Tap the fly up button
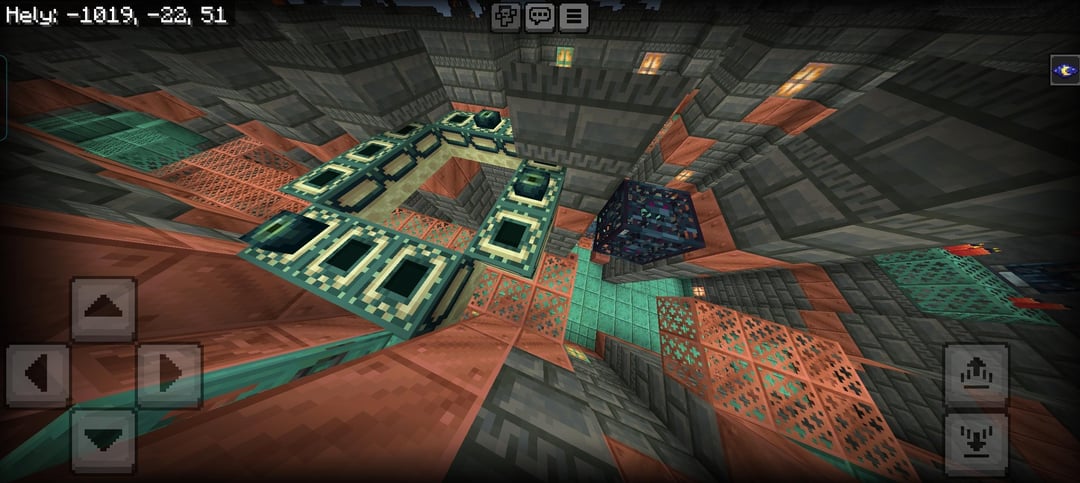Viewport: 1080px width, 483px height. pos(976,375)
